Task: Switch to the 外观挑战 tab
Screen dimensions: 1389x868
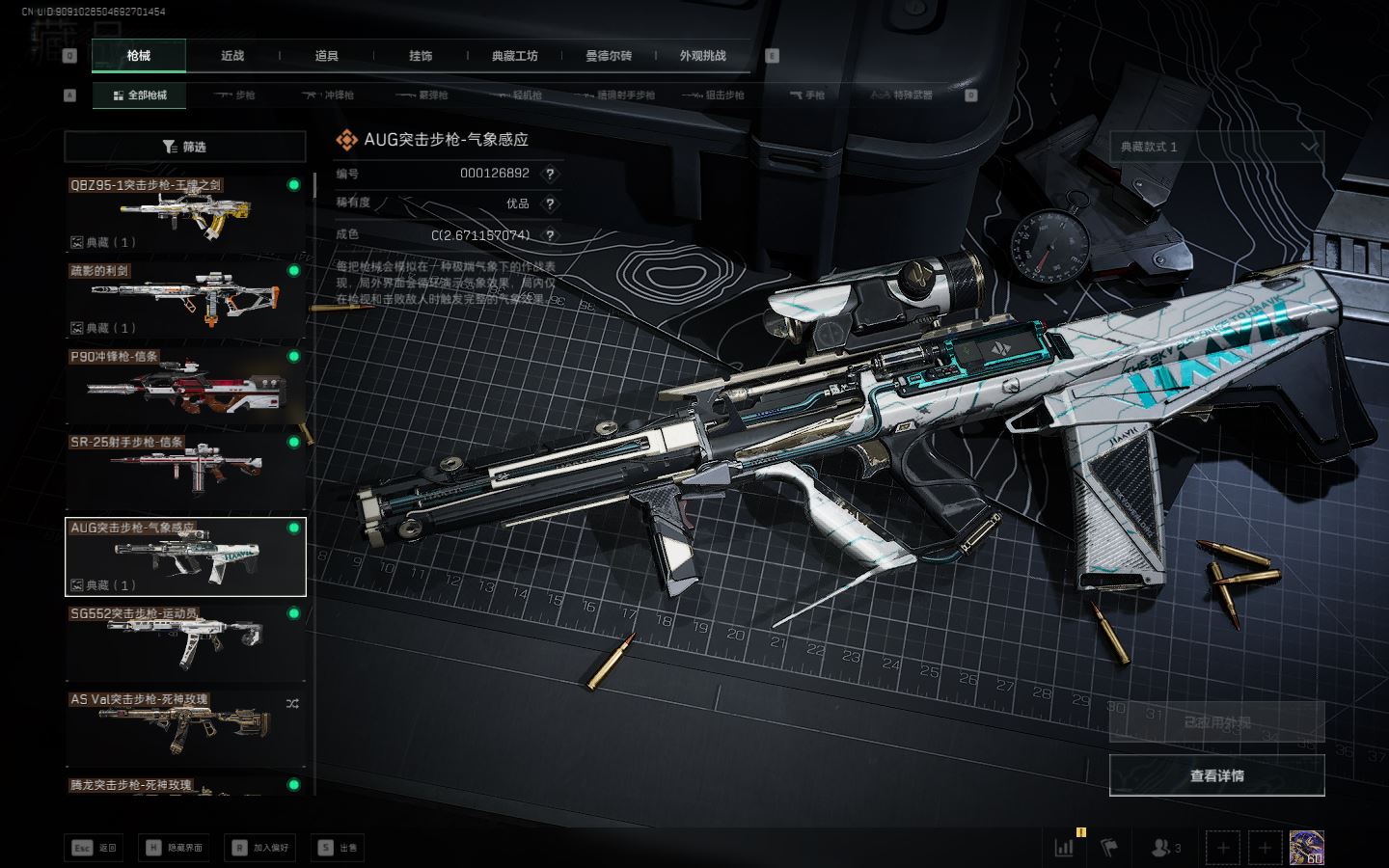Action: pos(702,56)
